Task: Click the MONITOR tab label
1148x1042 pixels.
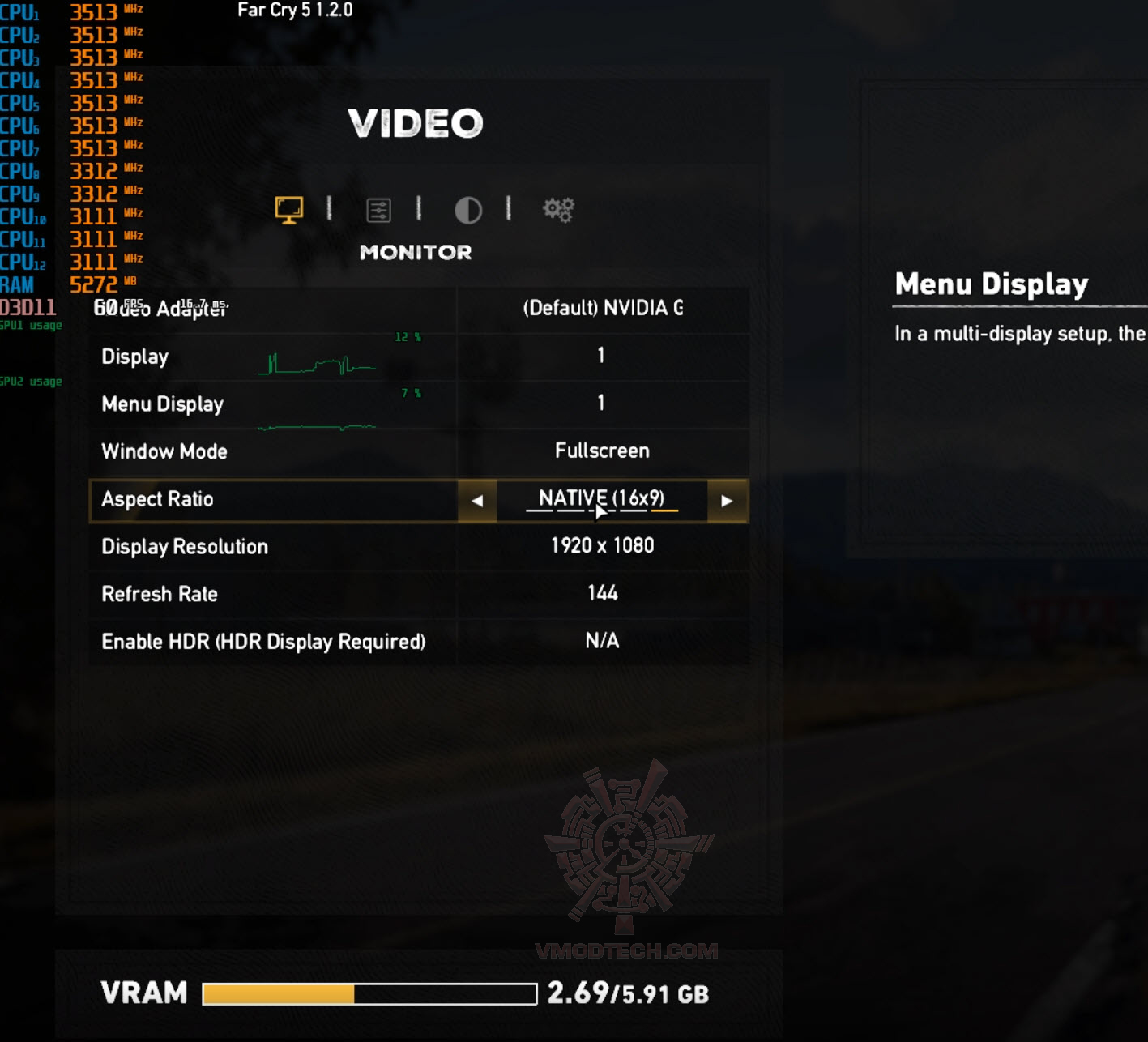Action: click(x=416, y=252)
